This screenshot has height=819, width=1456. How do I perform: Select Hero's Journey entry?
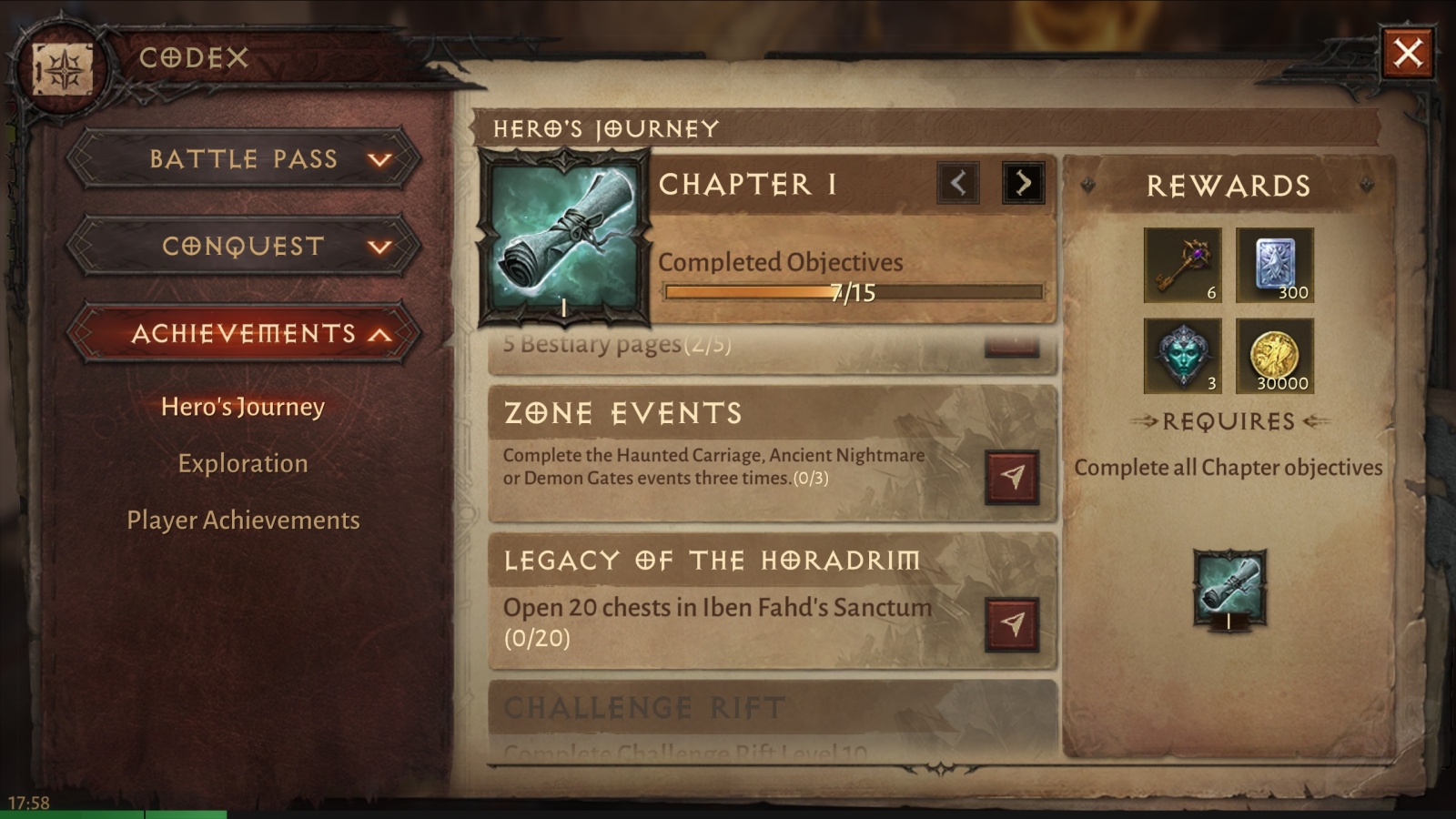243,407
